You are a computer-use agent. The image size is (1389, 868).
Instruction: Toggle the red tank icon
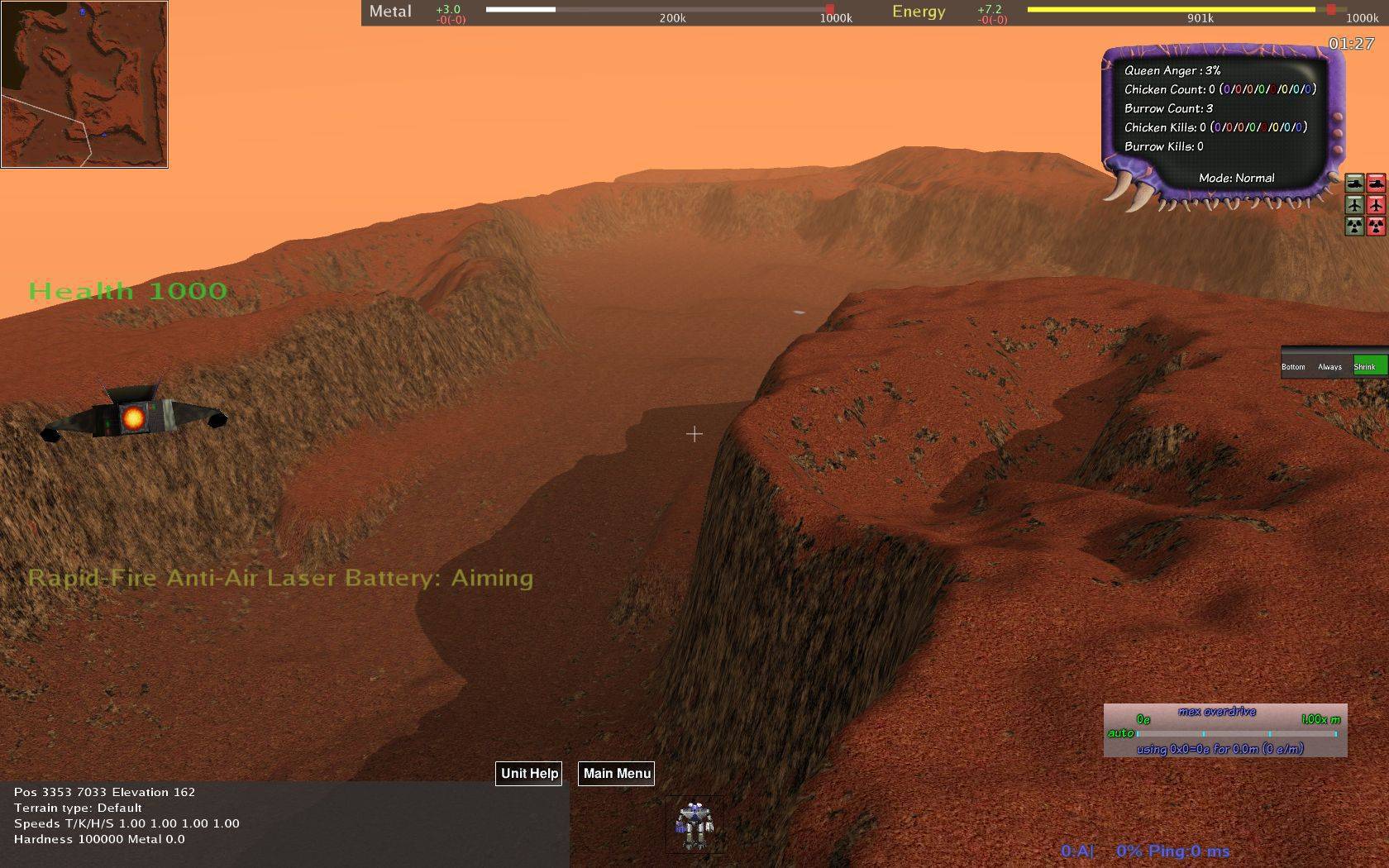tap(1376, 183)
